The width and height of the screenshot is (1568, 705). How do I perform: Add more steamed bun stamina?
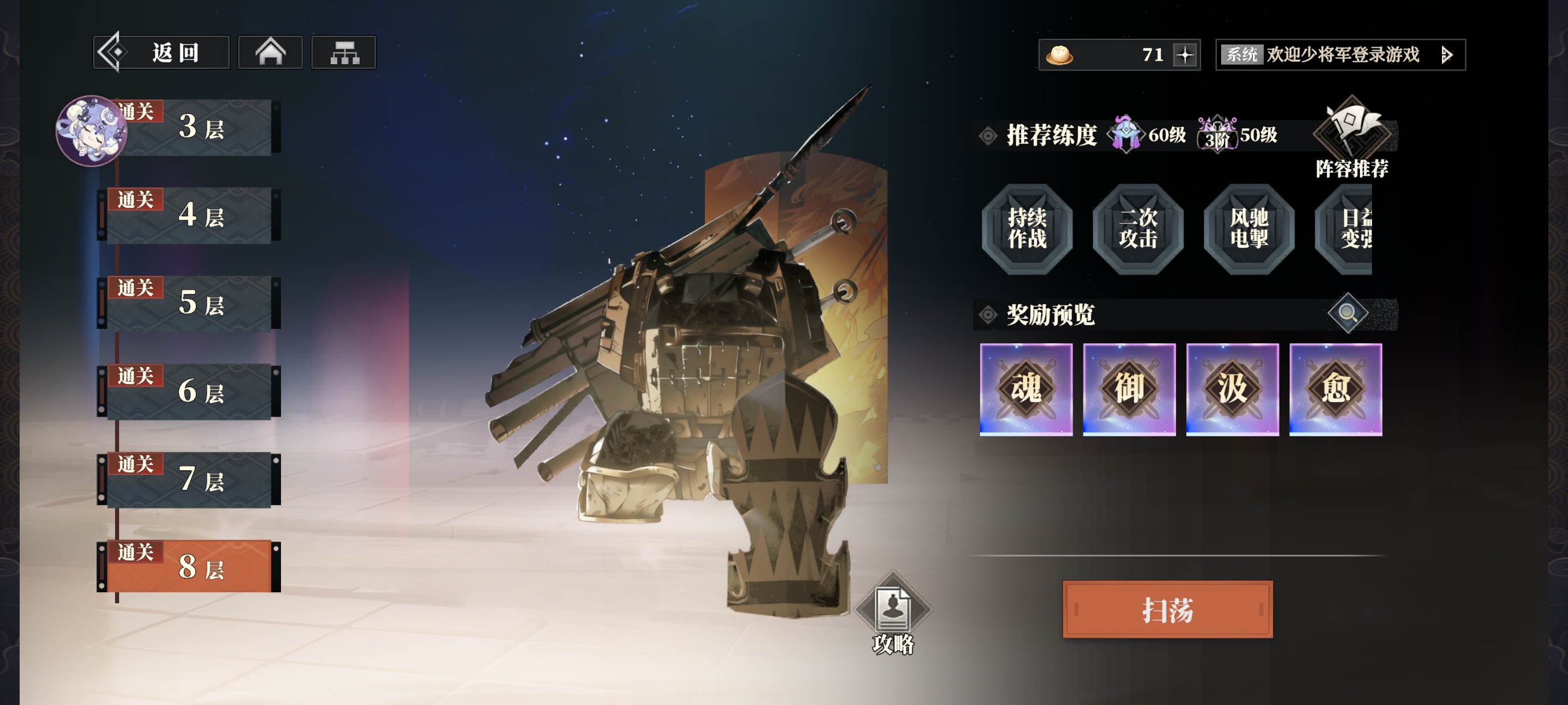1185,55
